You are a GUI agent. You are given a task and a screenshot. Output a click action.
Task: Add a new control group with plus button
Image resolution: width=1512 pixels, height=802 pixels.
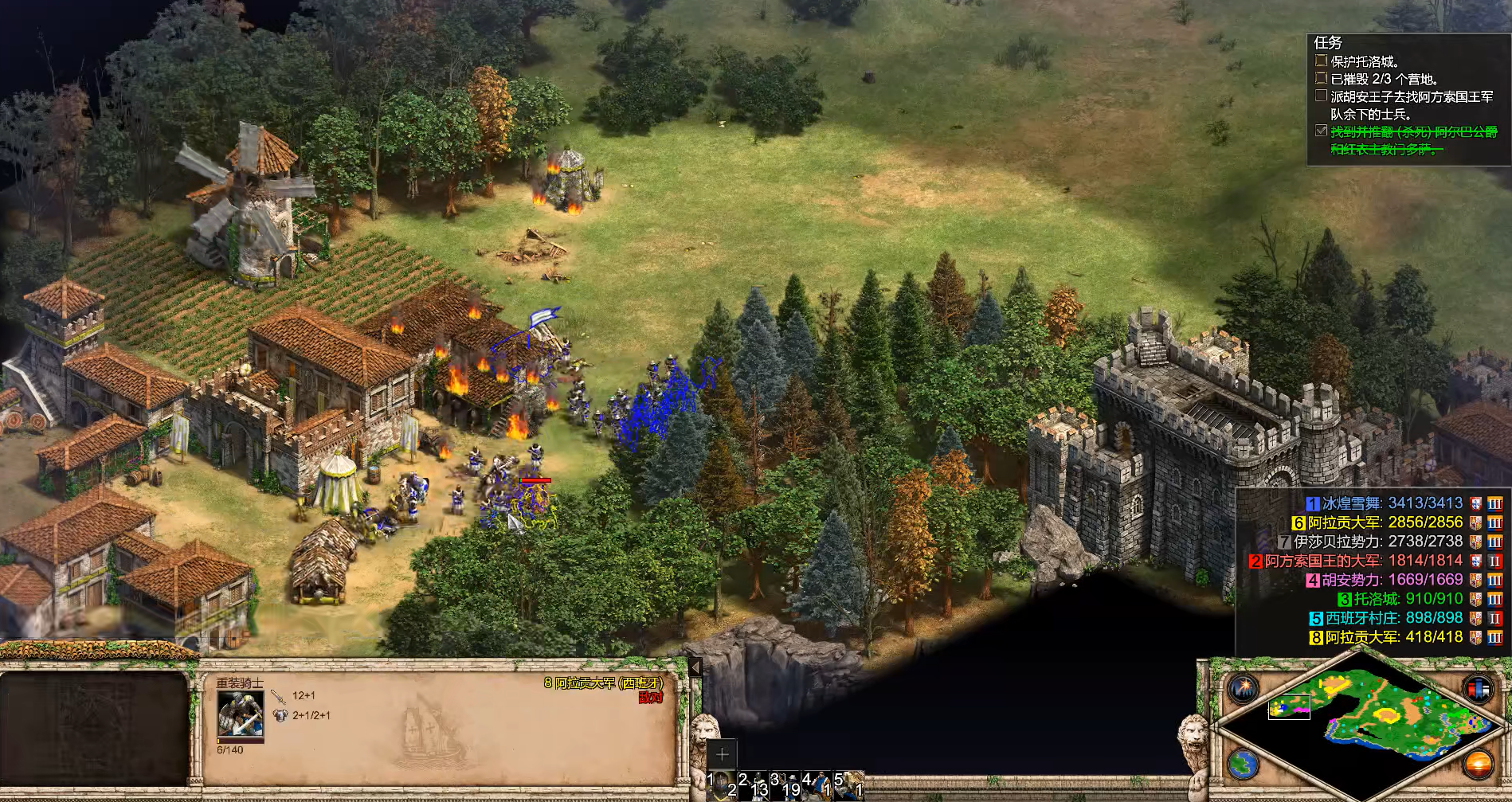pos(722,754)
